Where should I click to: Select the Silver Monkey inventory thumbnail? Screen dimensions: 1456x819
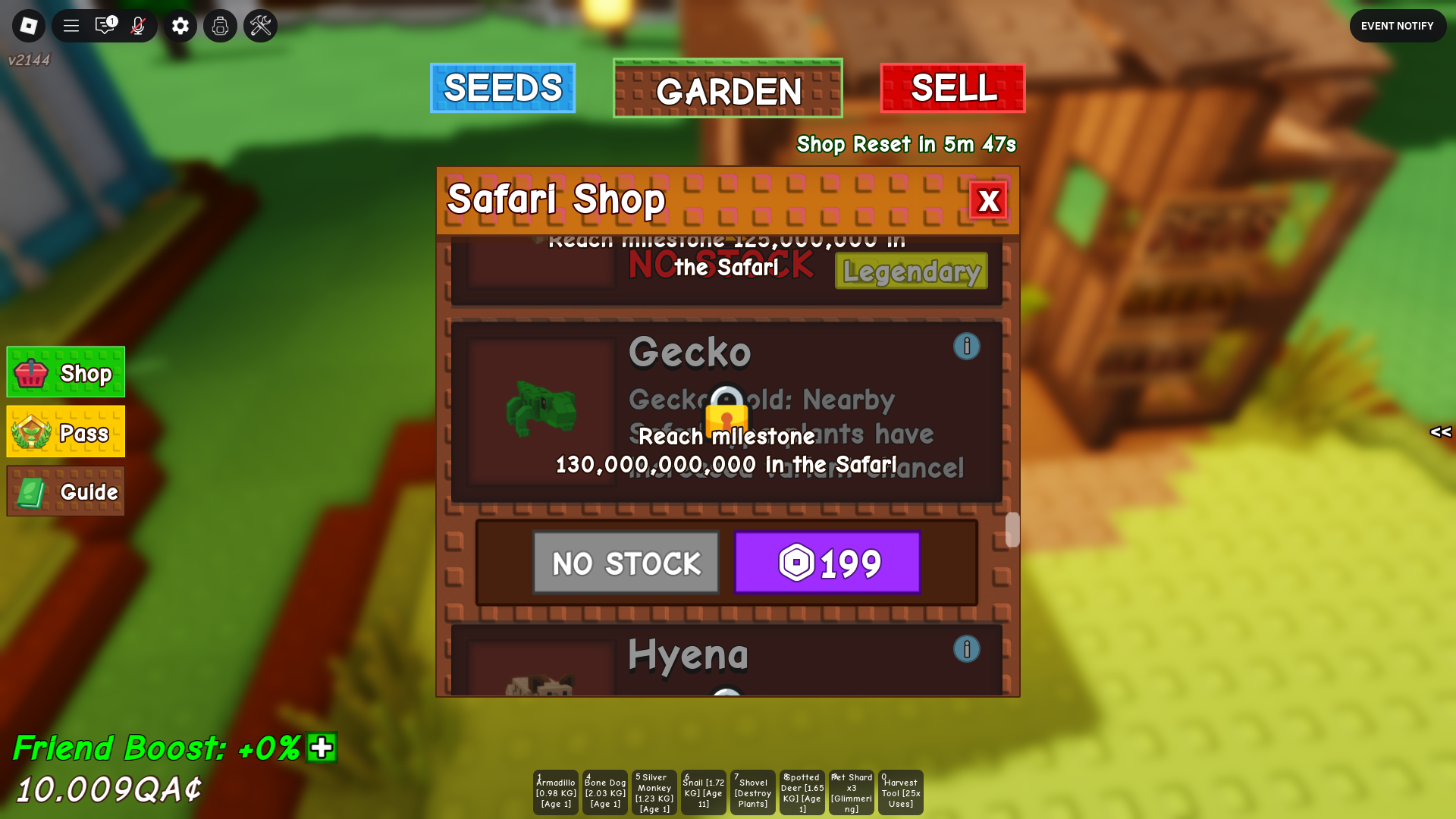point(654,792)
